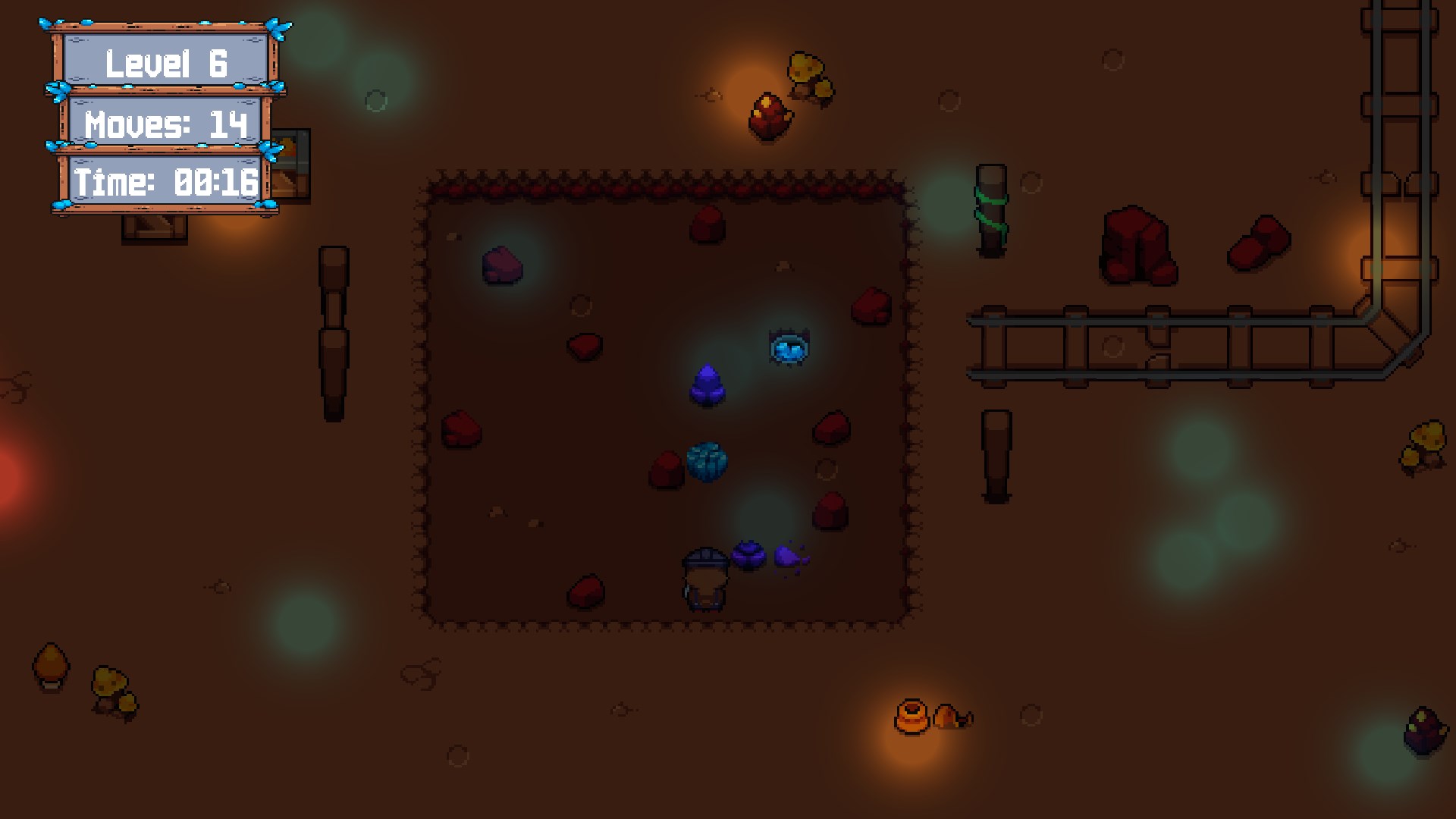Image resolution: width=1456 pixels, height=819 pixels.
Task: Select the cyan eyed creature gem
Action: 789,348
